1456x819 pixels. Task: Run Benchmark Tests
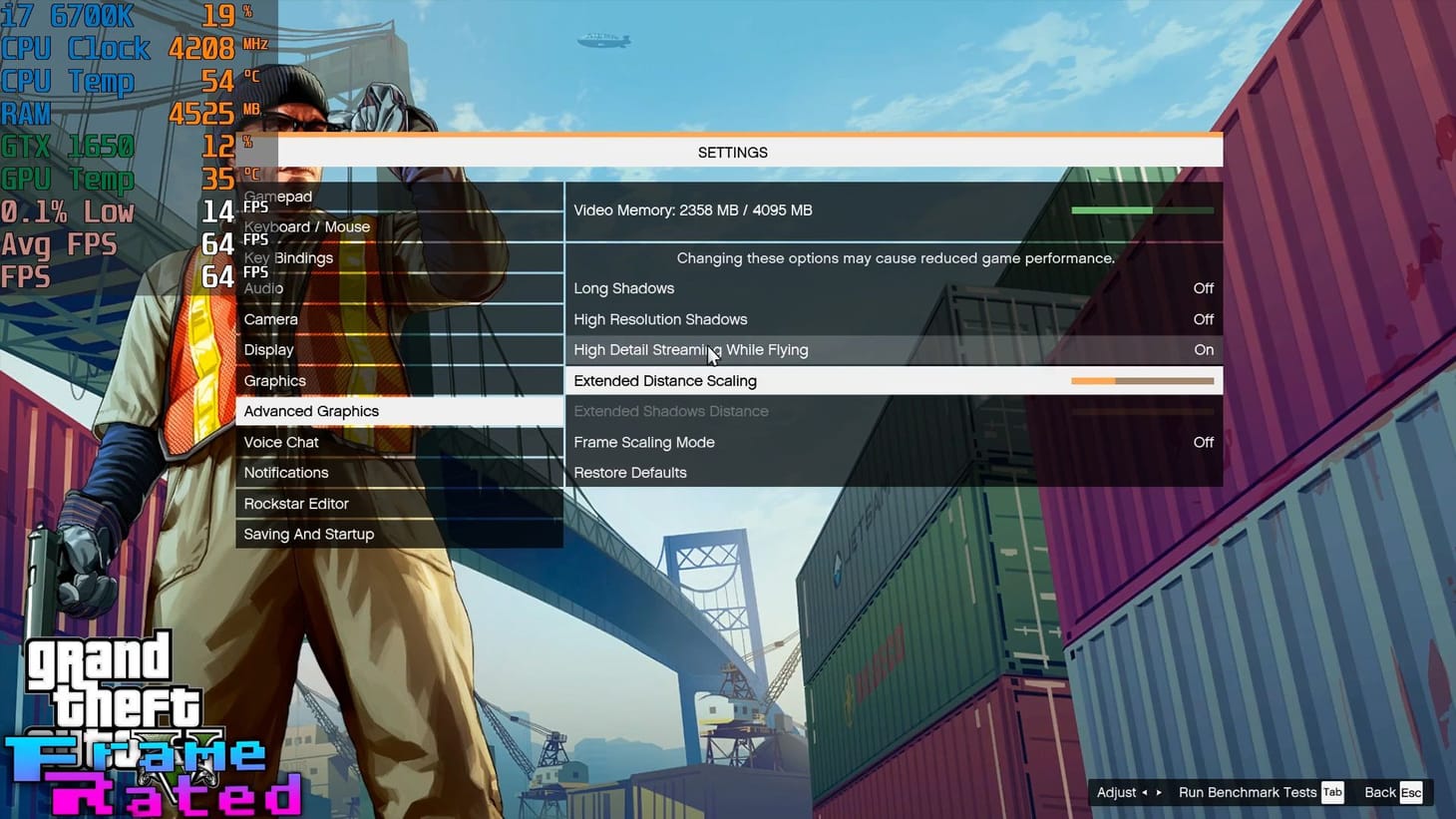tap(1247, 792)
